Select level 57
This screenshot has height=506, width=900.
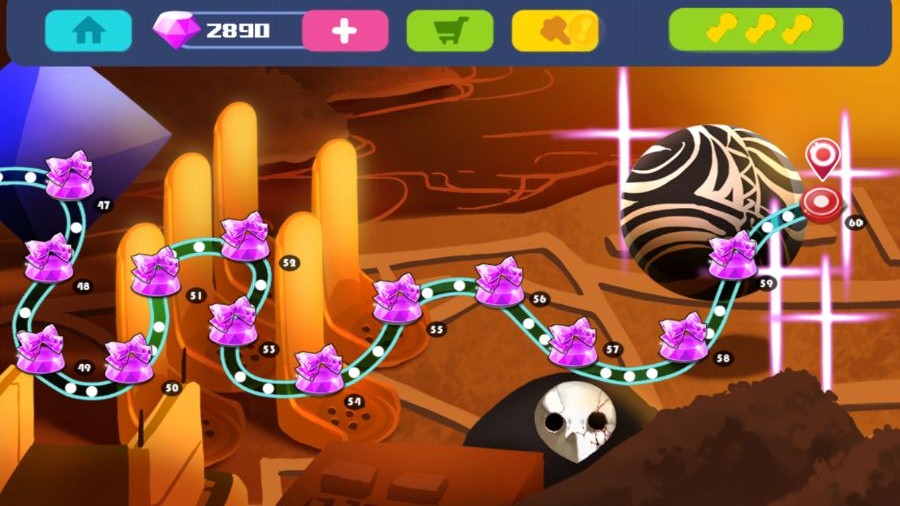pos(573,342)
